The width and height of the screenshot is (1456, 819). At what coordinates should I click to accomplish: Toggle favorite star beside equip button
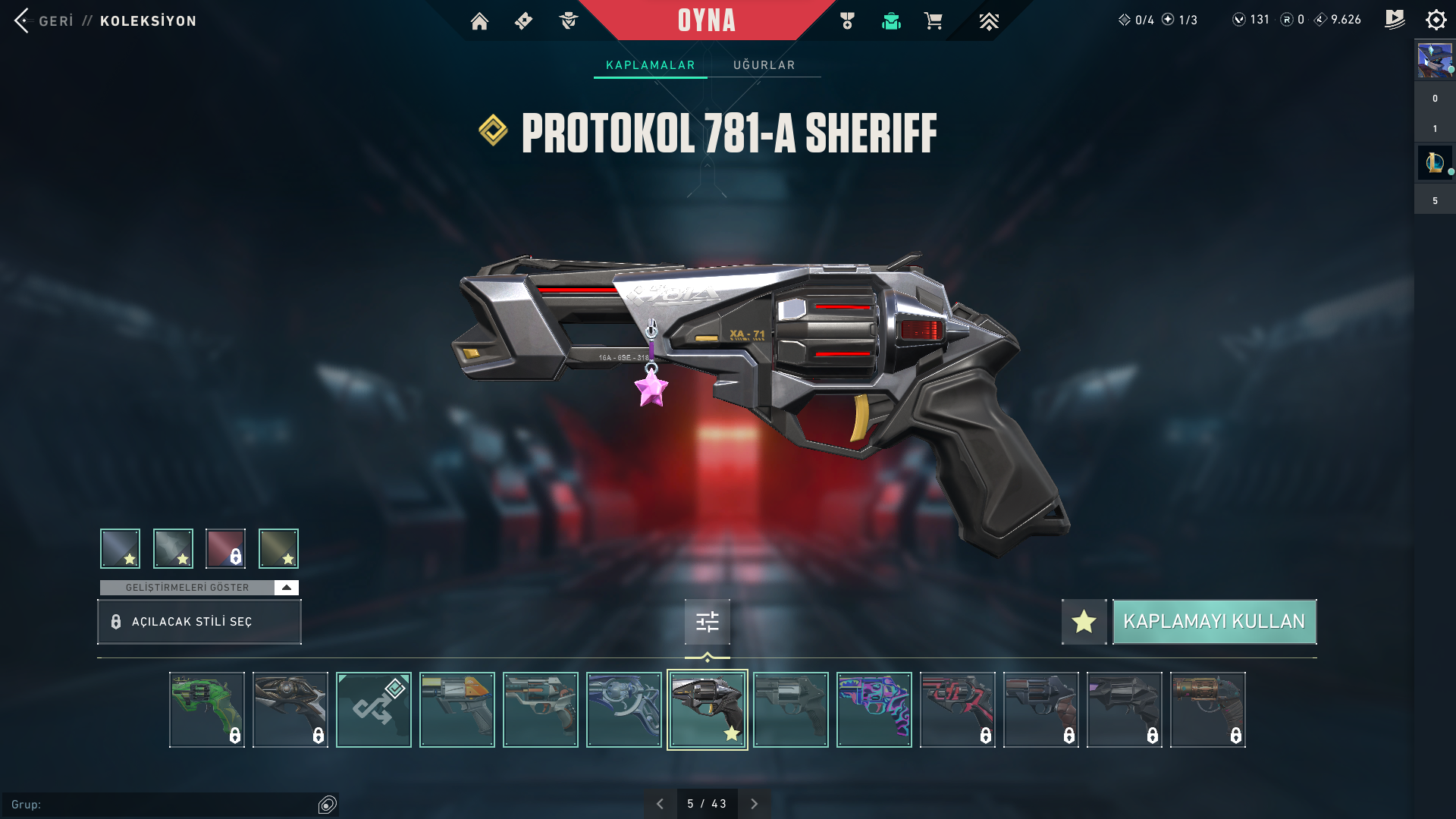point(1084,622)
